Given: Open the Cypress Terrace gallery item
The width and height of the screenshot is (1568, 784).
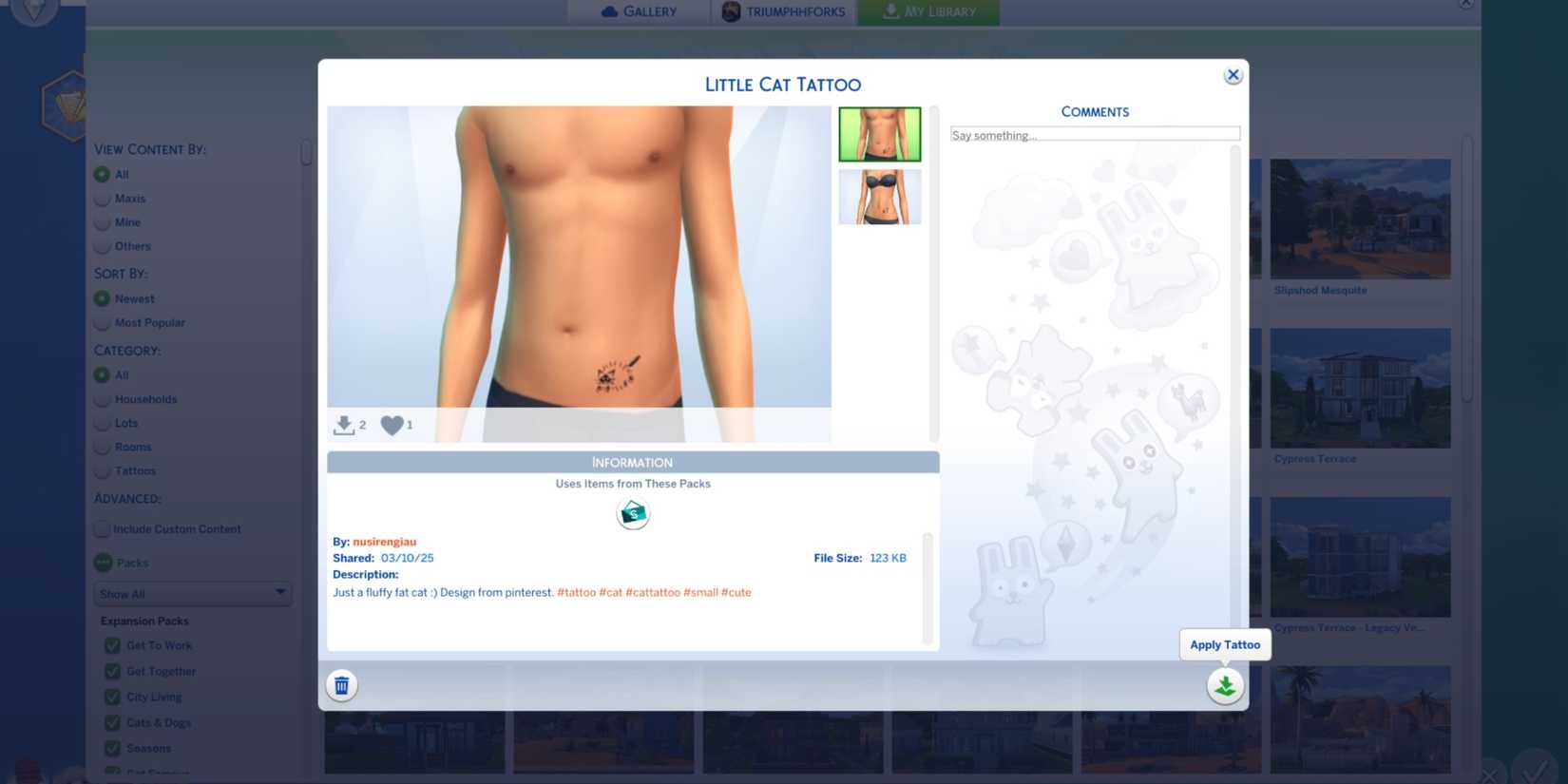Looking at the screenshot, I should [x=1360, y=388].
